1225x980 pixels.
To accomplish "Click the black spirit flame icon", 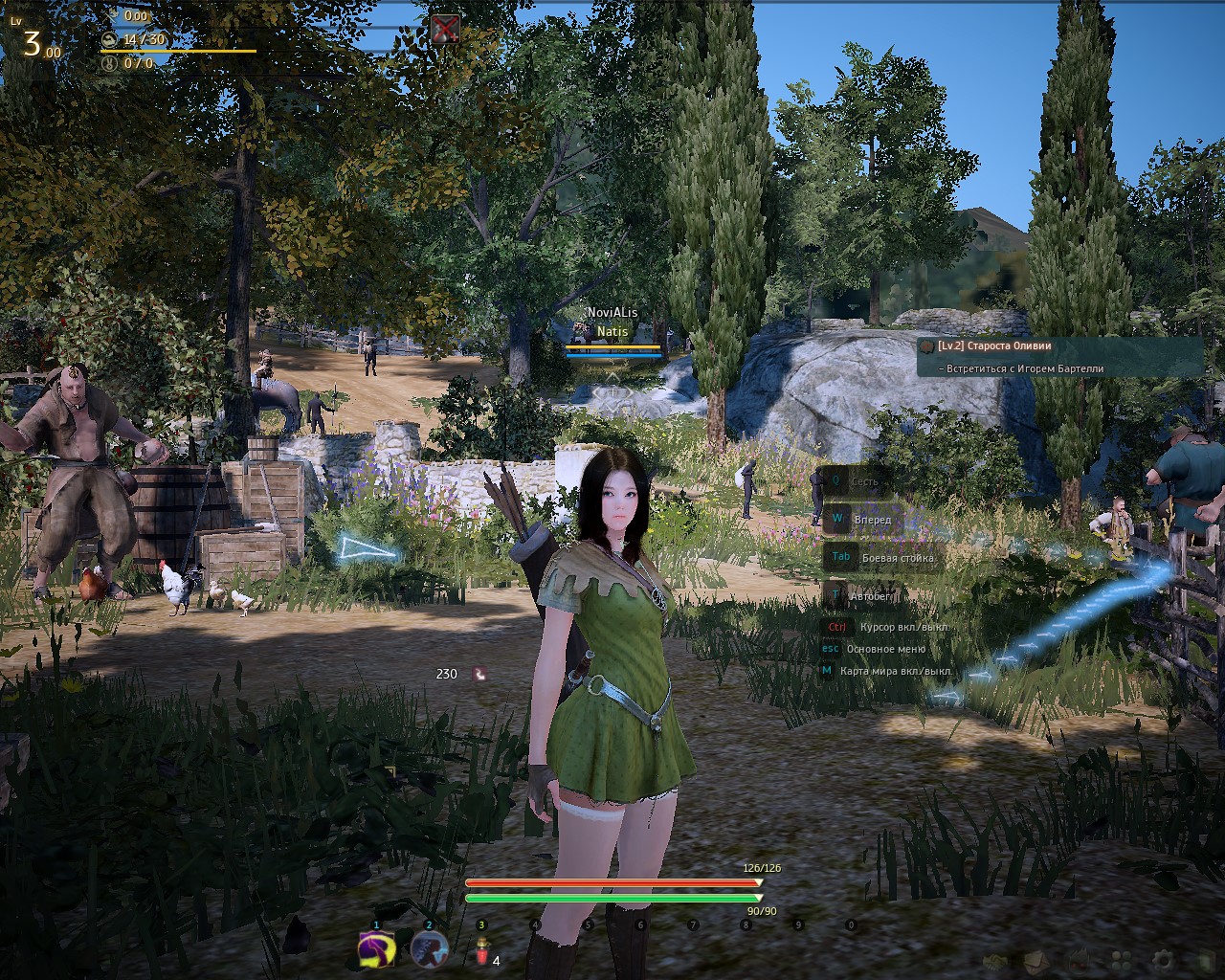I will pos(1079,960).
